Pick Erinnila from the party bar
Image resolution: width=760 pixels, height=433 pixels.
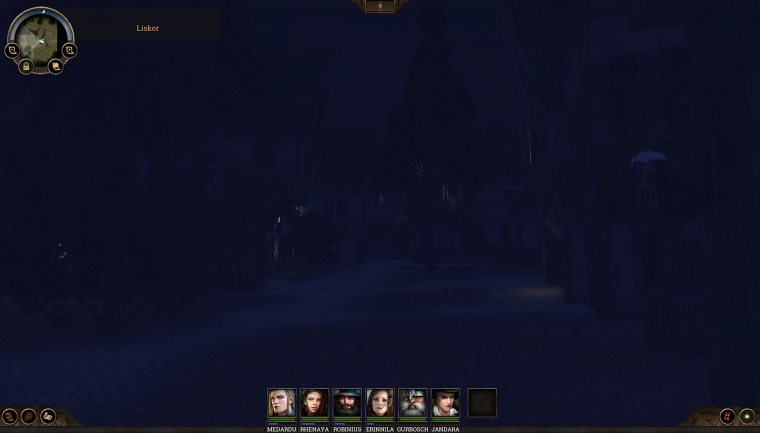coord(380,403)
